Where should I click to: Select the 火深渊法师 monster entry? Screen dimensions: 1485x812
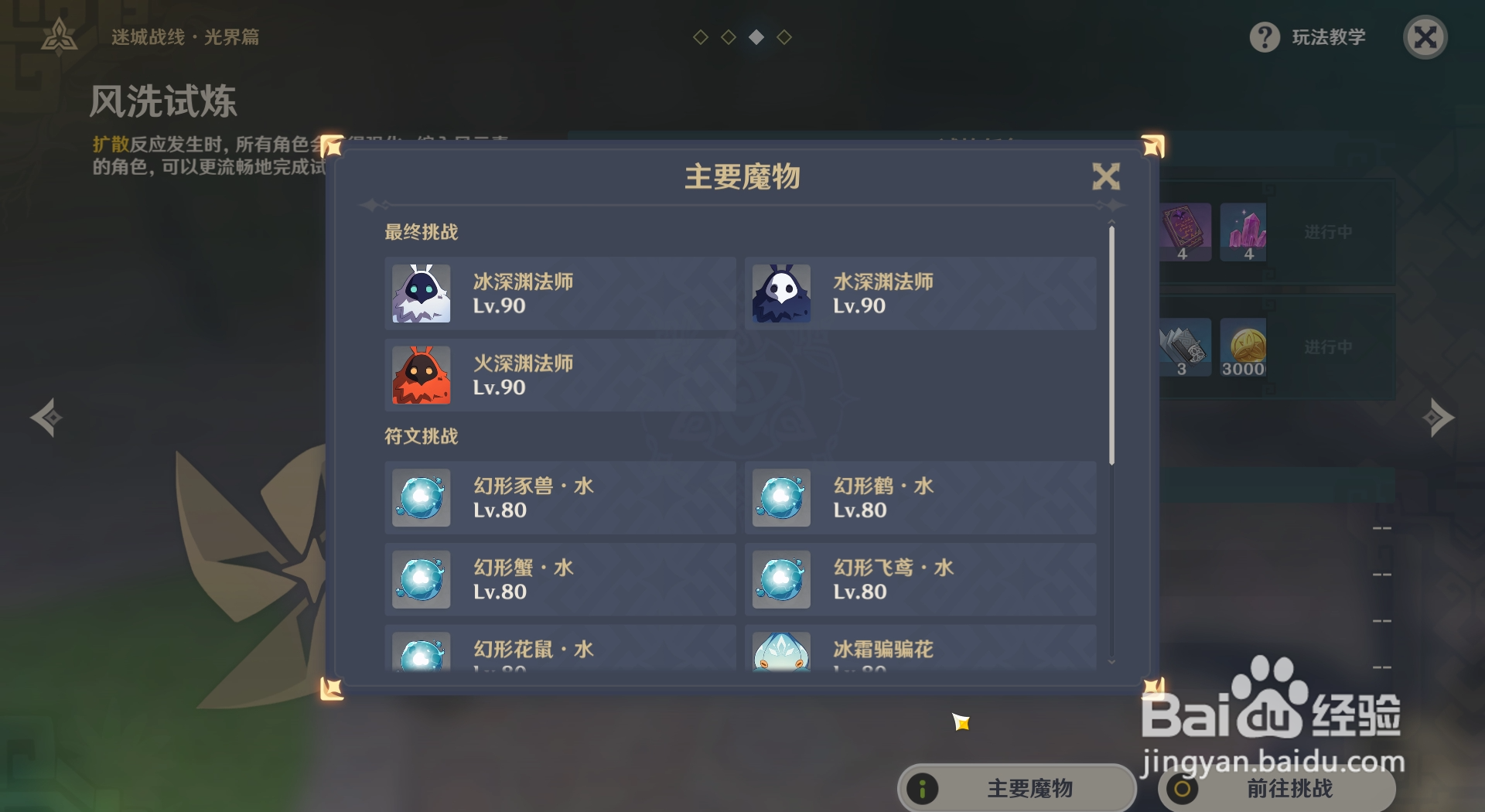(x=559, y=377)
